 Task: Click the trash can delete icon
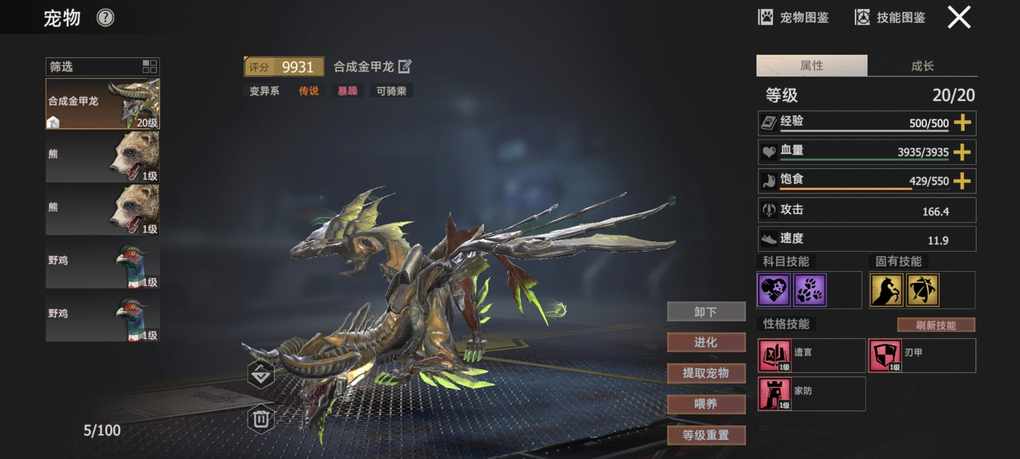pyautogui.click(x=260, y=418)
